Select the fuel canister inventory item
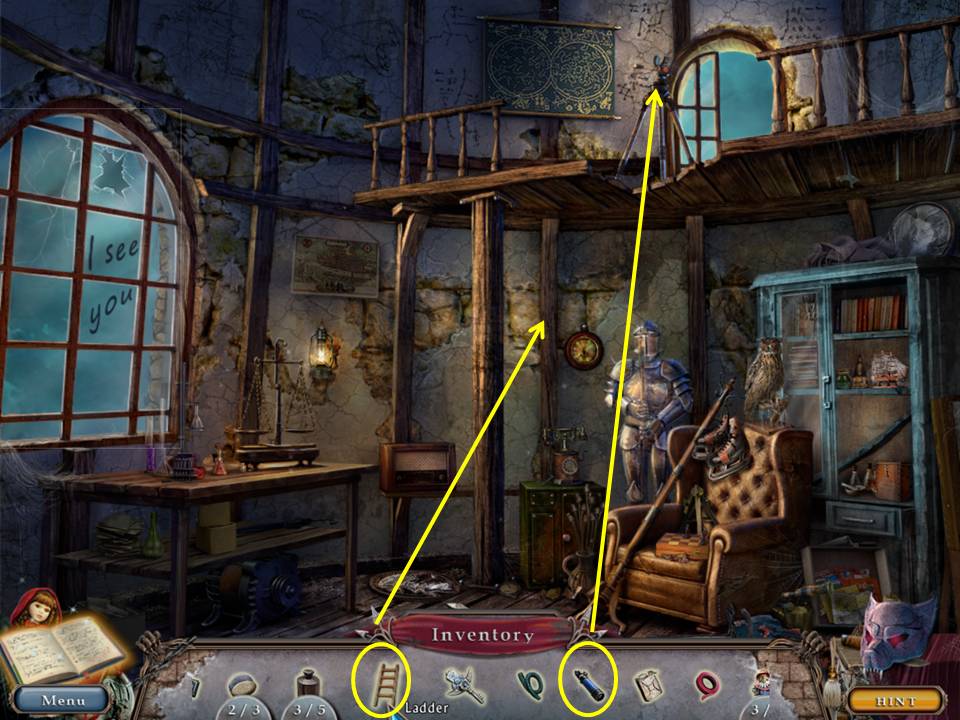960x720 pixels. (x=647, y=685)
